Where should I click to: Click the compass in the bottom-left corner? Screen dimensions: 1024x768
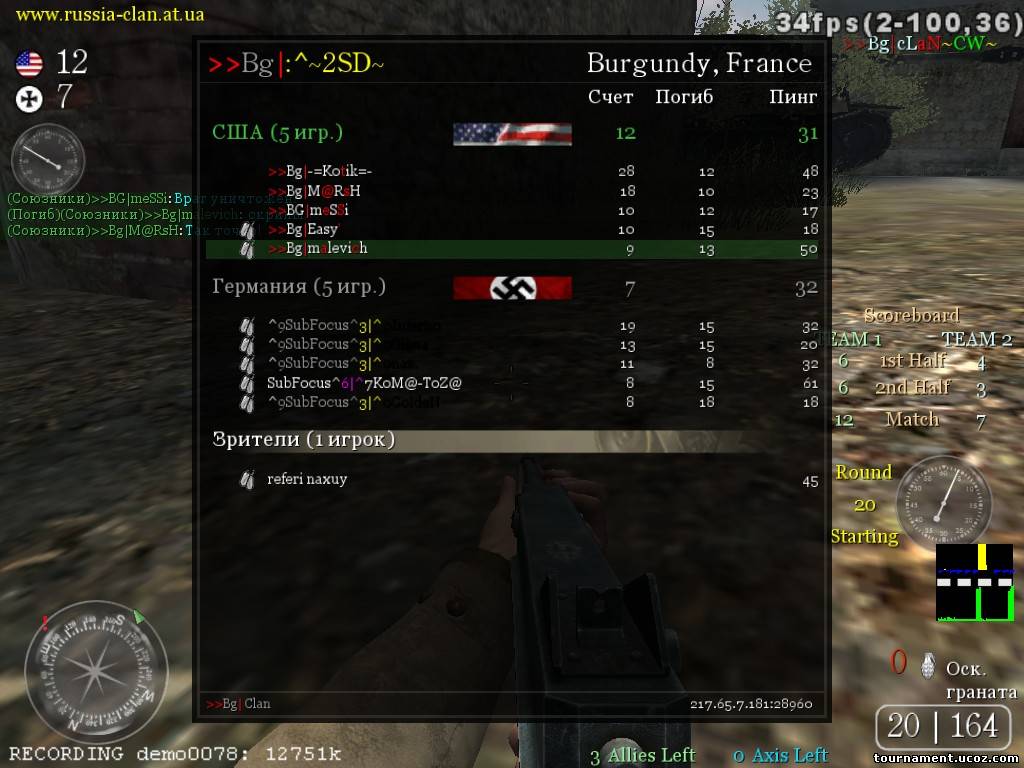click(x=96, y=671)
